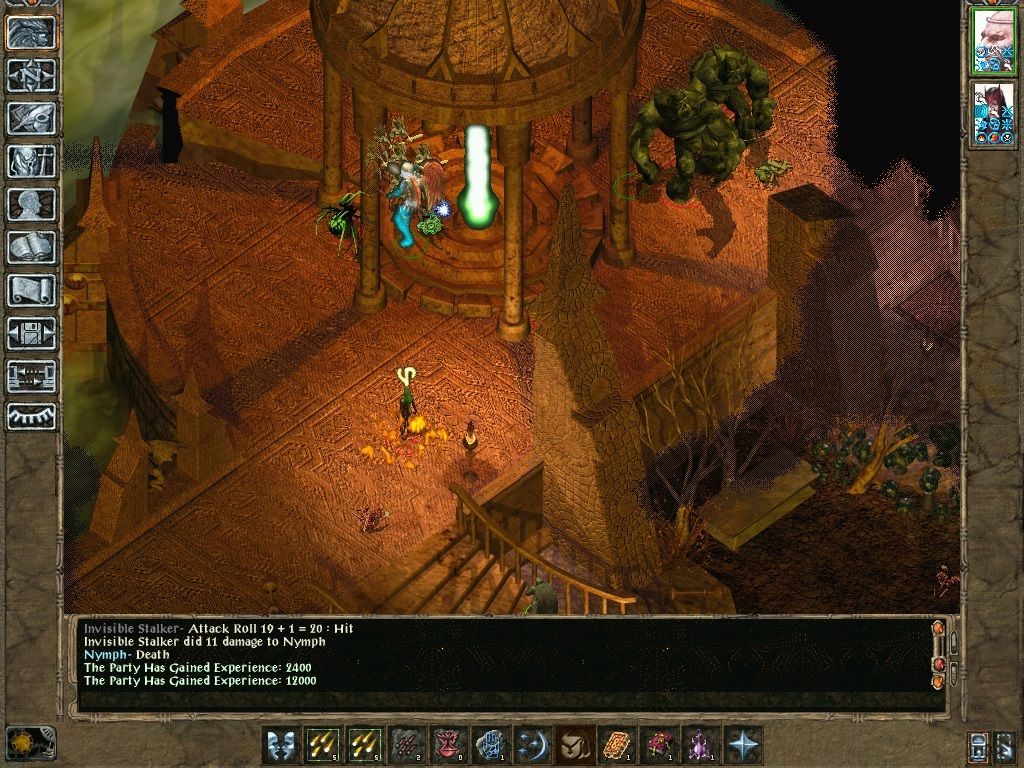Select the first character portrait
Viewport: 1024px width, 768px height.
(994, 42)
